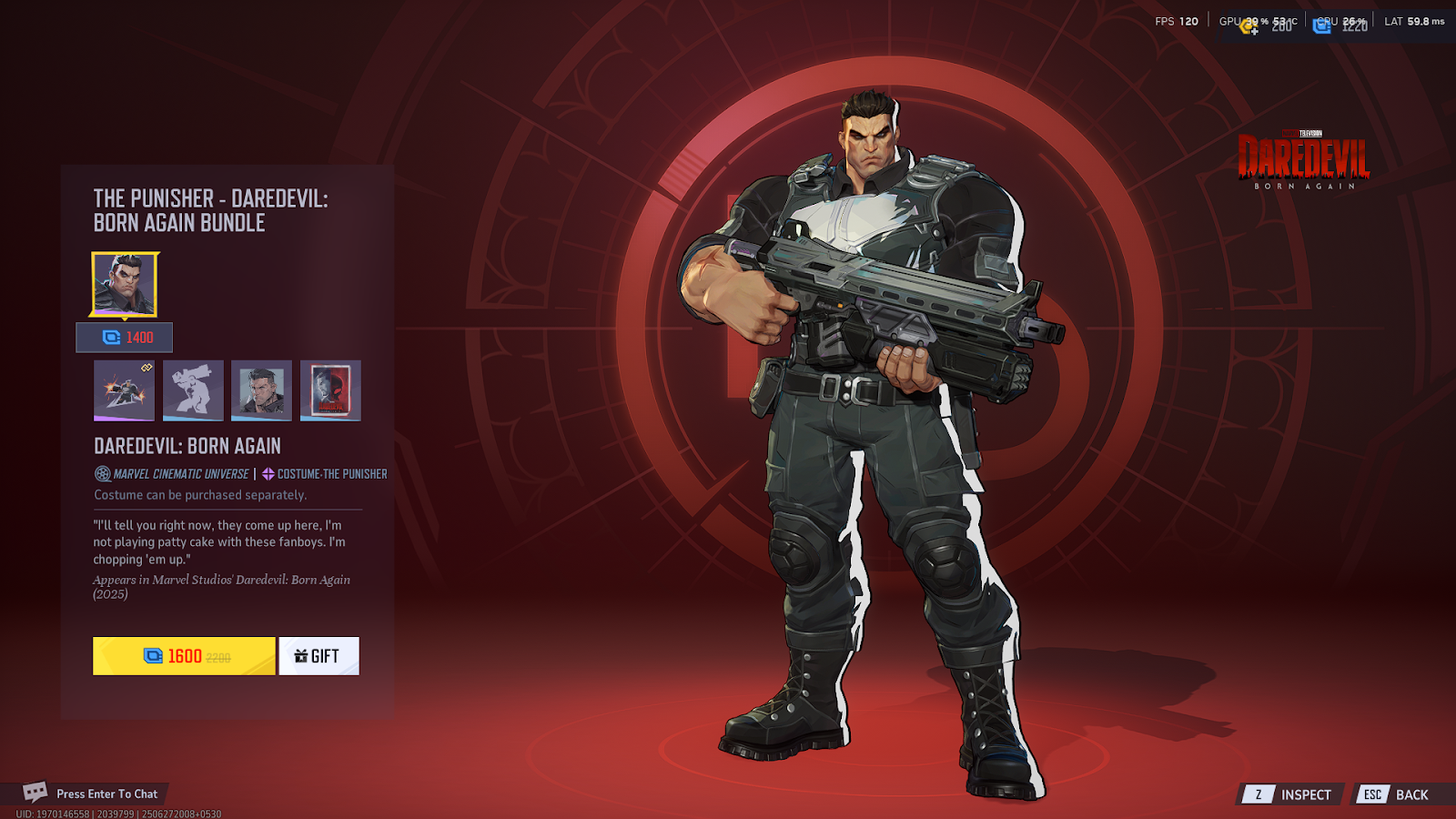Preview the silhouette emote item
1456x819 pixels.
(193, 390)
